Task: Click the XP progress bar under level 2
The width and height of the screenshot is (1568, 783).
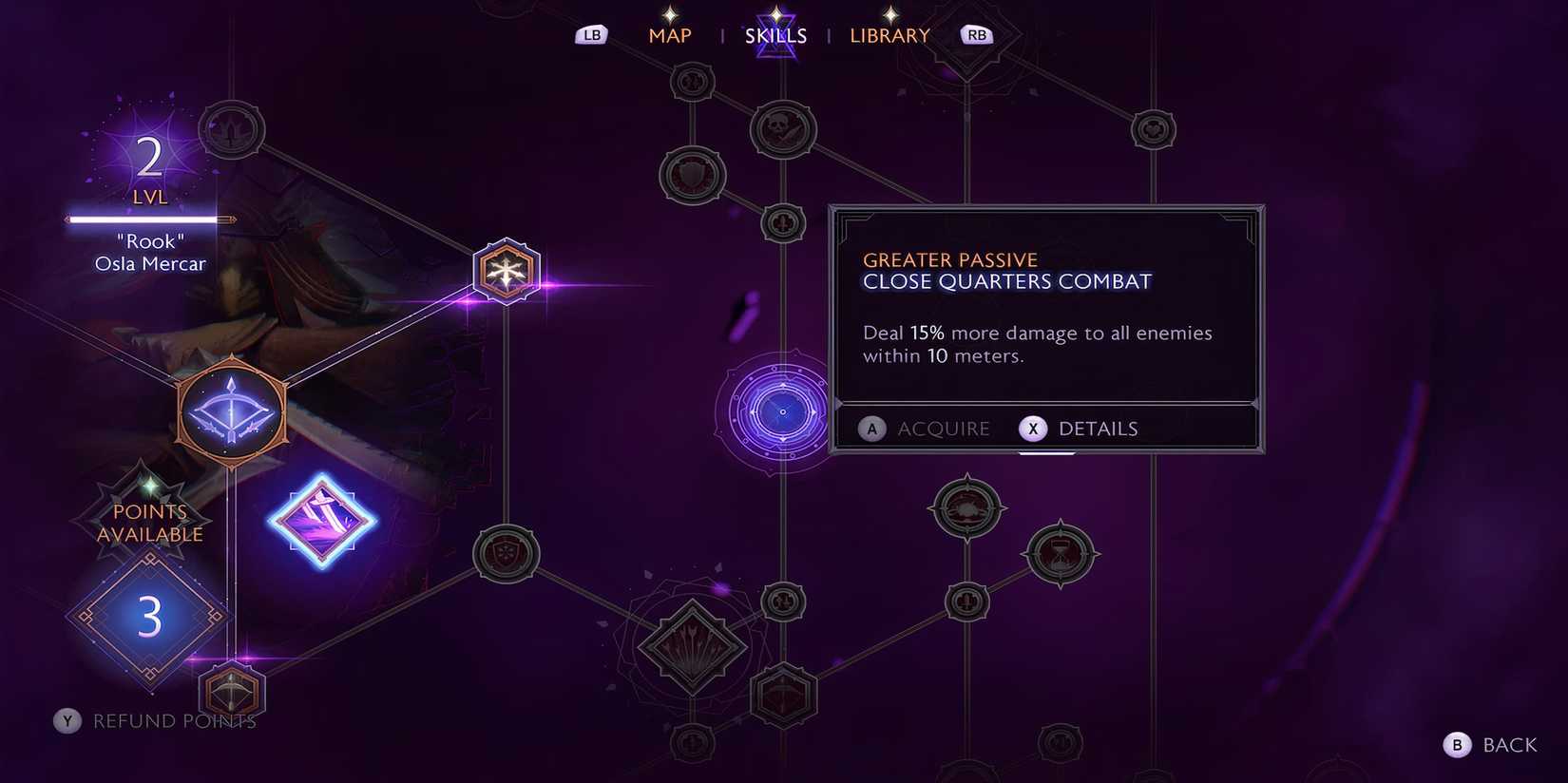Action: (147, 221)
